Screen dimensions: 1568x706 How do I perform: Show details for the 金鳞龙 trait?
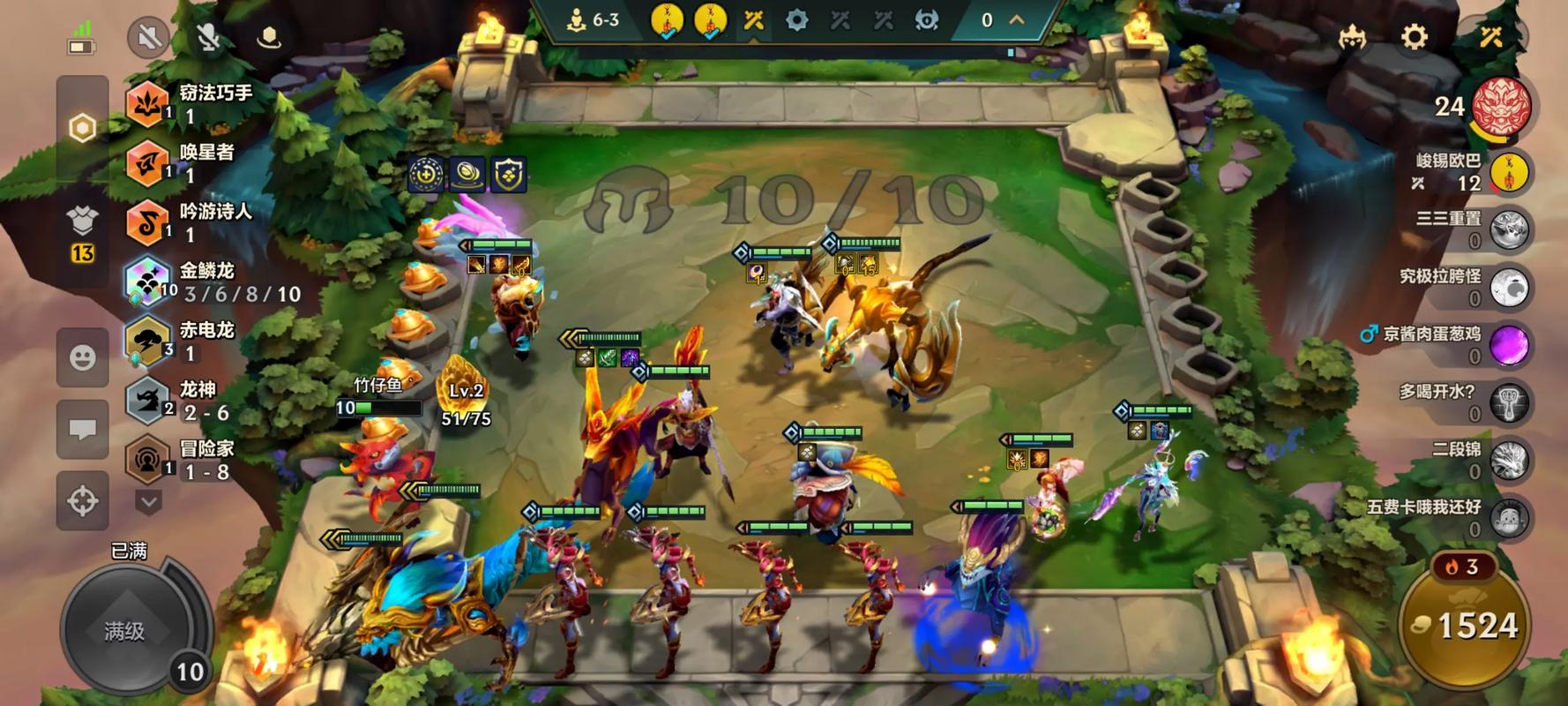pos(212,282)
